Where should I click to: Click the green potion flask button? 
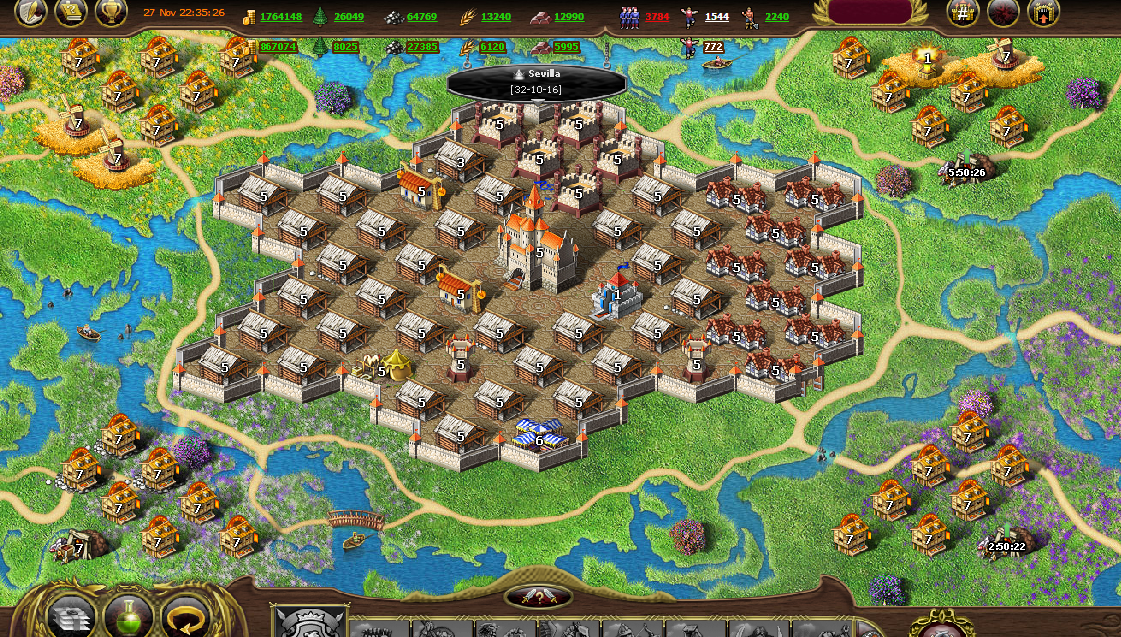[x=128, y=616]
